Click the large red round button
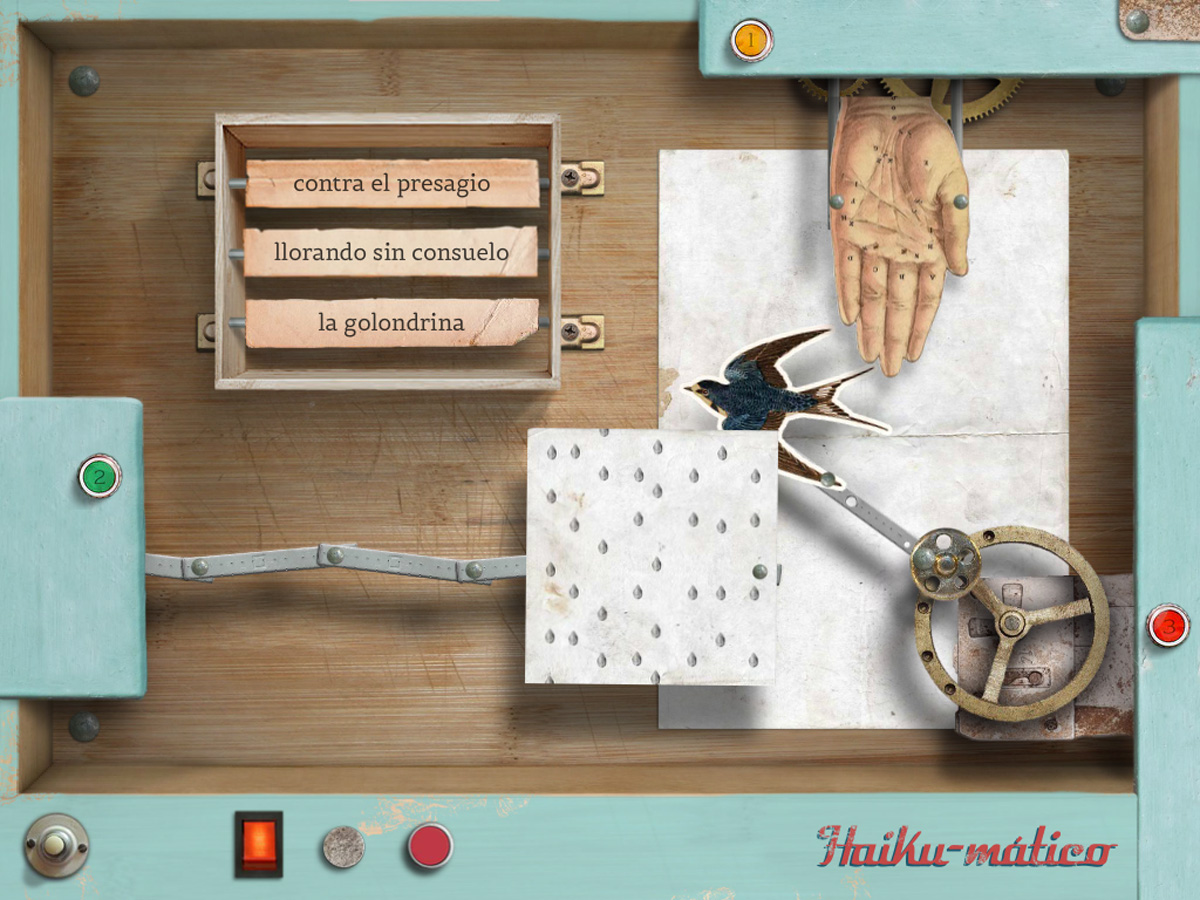 pyautogui.click(x=429, y=846)
